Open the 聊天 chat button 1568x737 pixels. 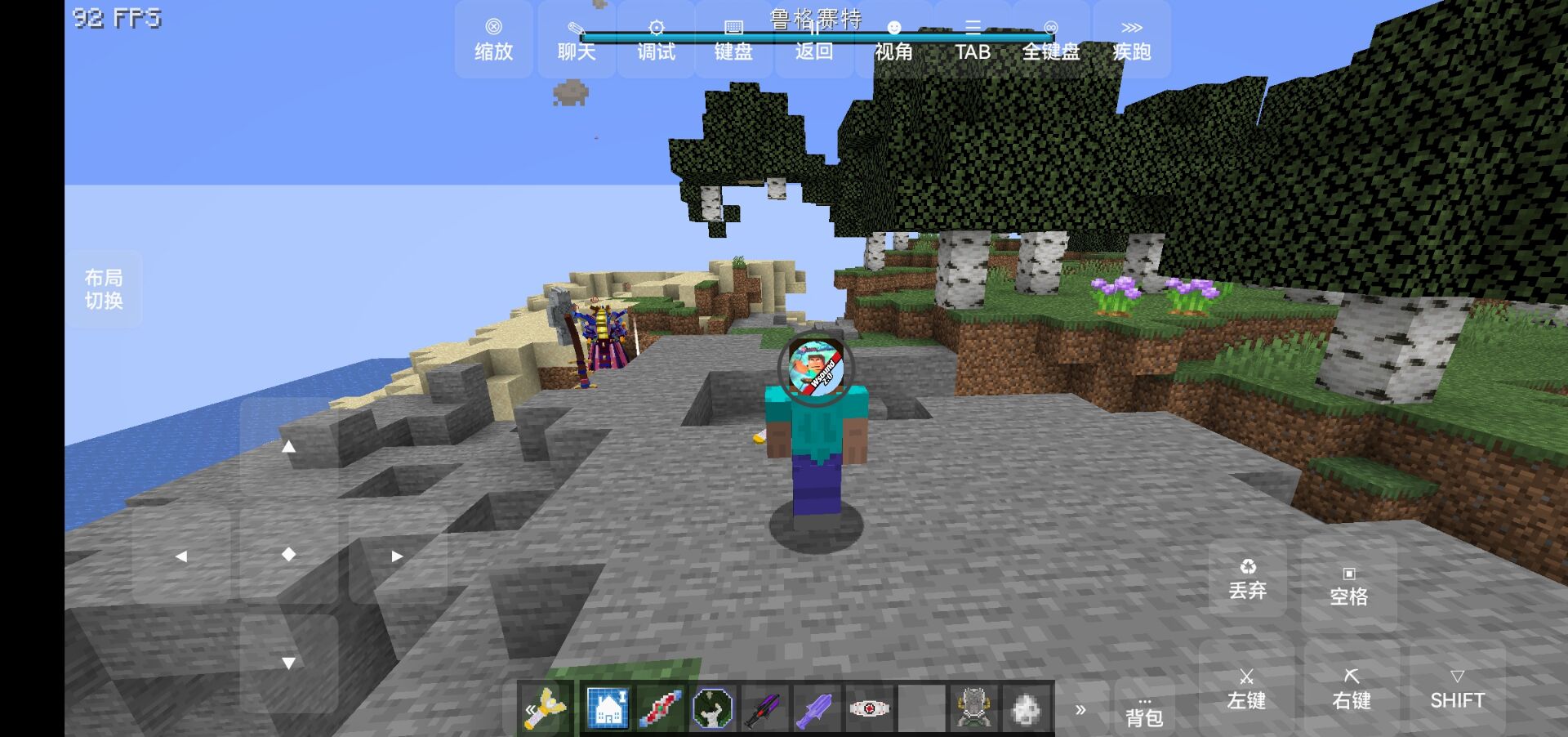pyautogui.click(x=577, y=40)
